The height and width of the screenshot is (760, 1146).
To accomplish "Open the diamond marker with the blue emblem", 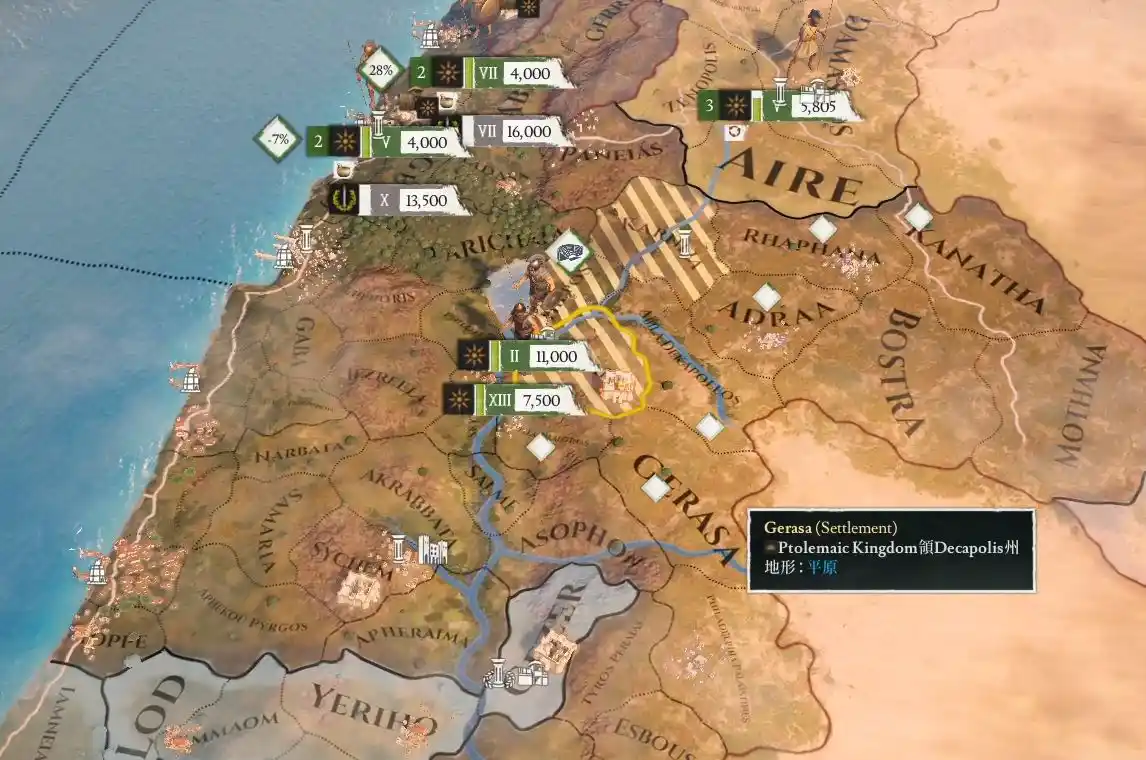I will tap(573, 252).
